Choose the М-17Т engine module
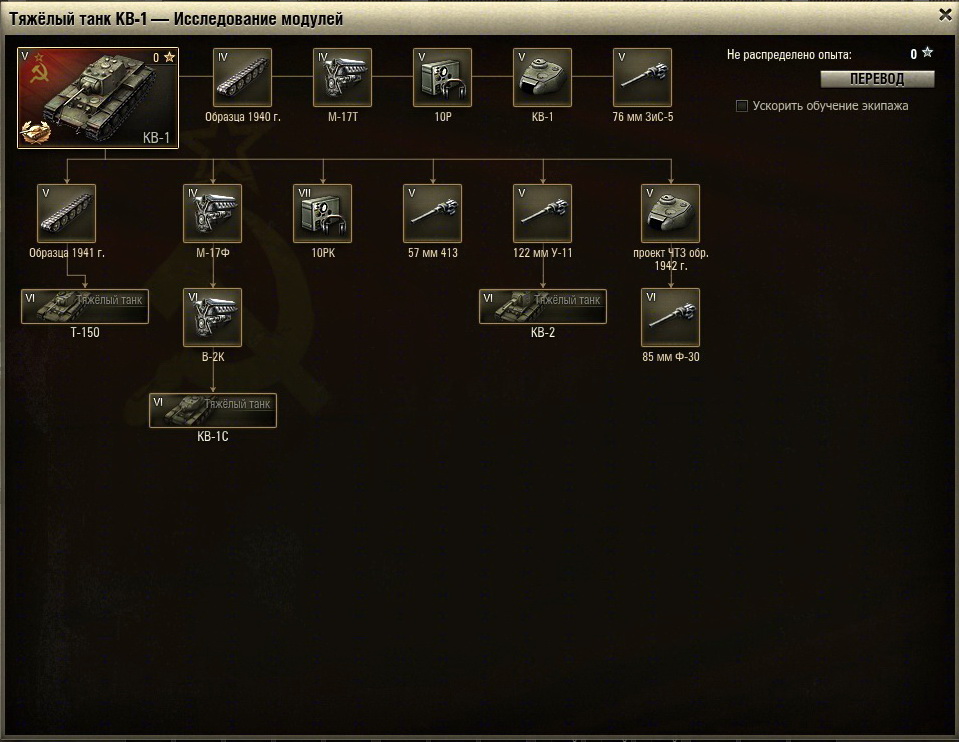 tap(342, 77)
